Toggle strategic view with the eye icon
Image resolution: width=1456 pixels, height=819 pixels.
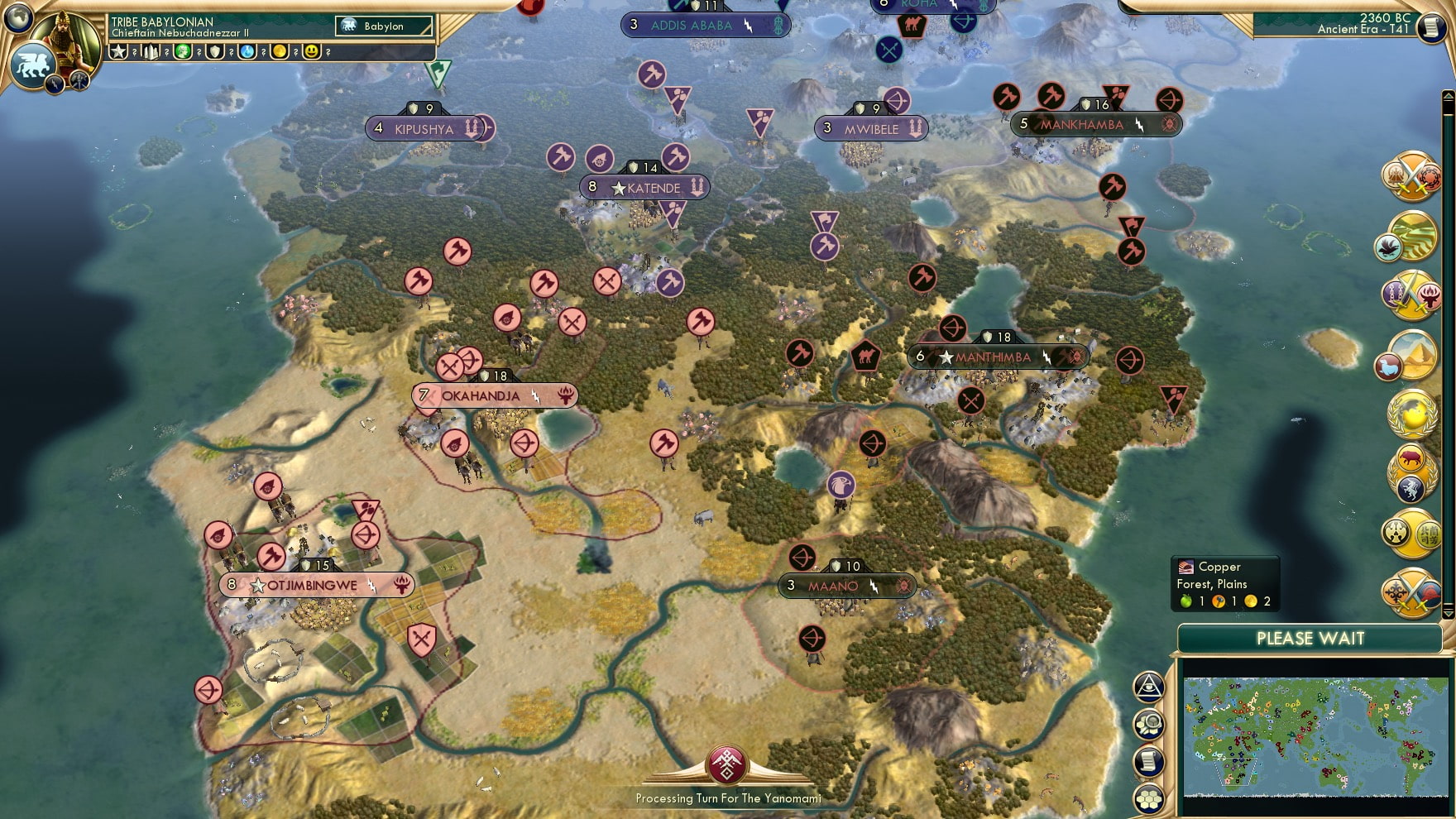(1149, 687)
